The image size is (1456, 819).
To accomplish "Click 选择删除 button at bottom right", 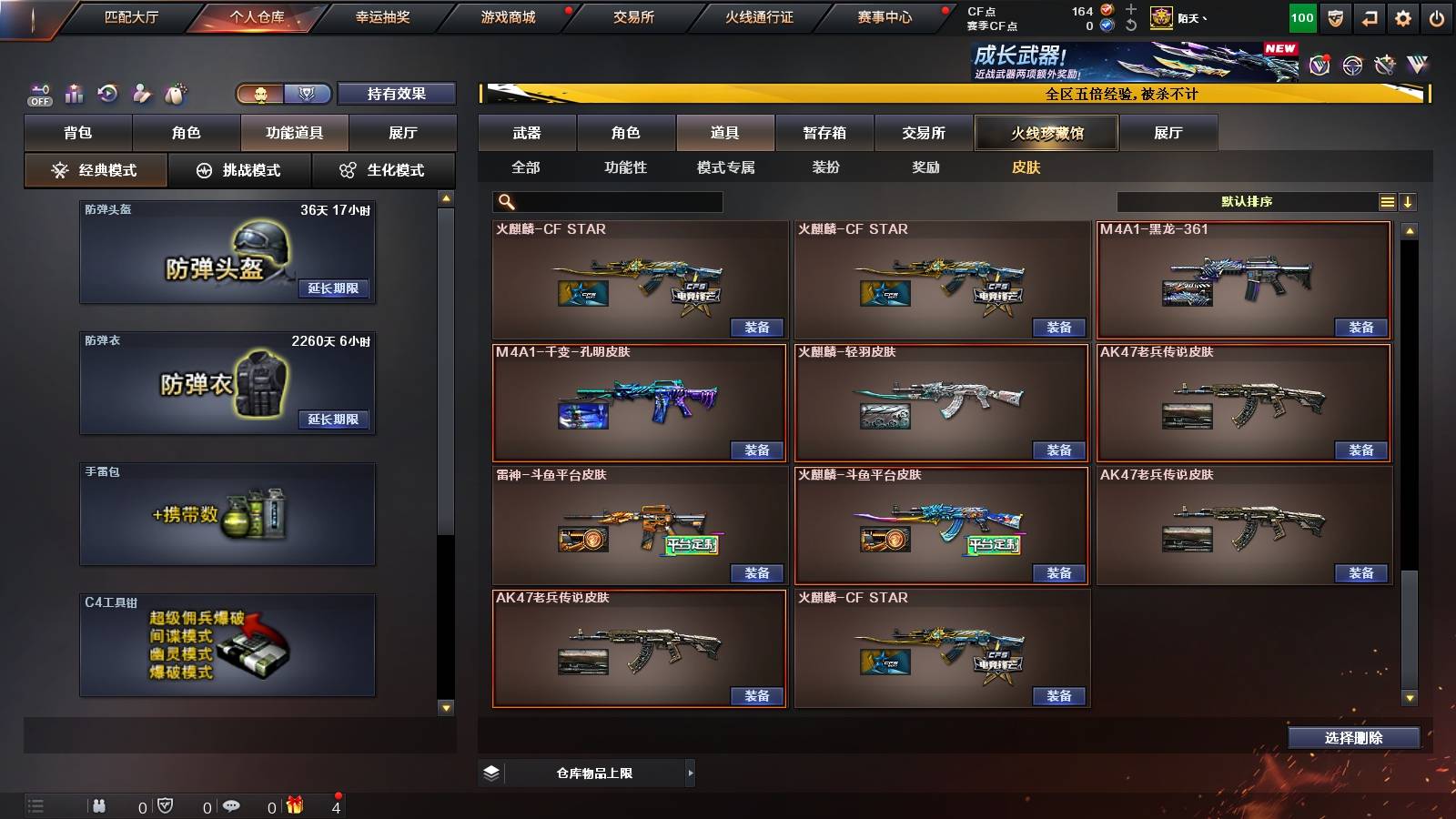I will [1353, 738].
